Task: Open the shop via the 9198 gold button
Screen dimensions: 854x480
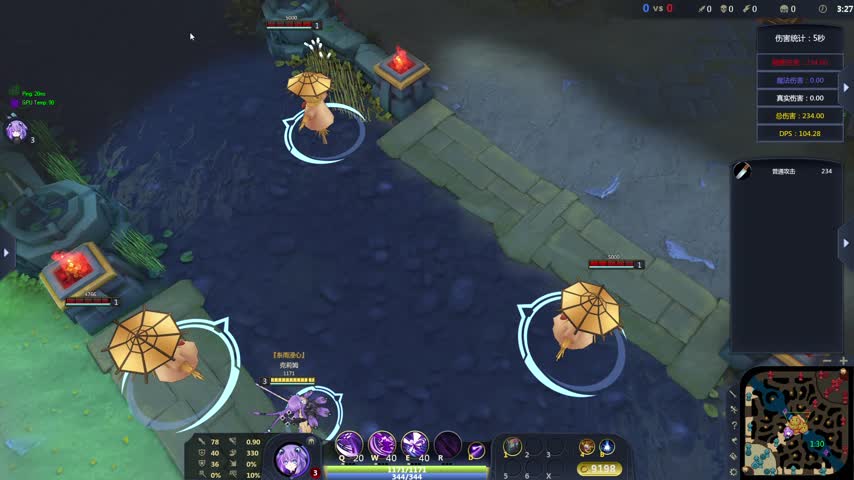Action: 600,468
